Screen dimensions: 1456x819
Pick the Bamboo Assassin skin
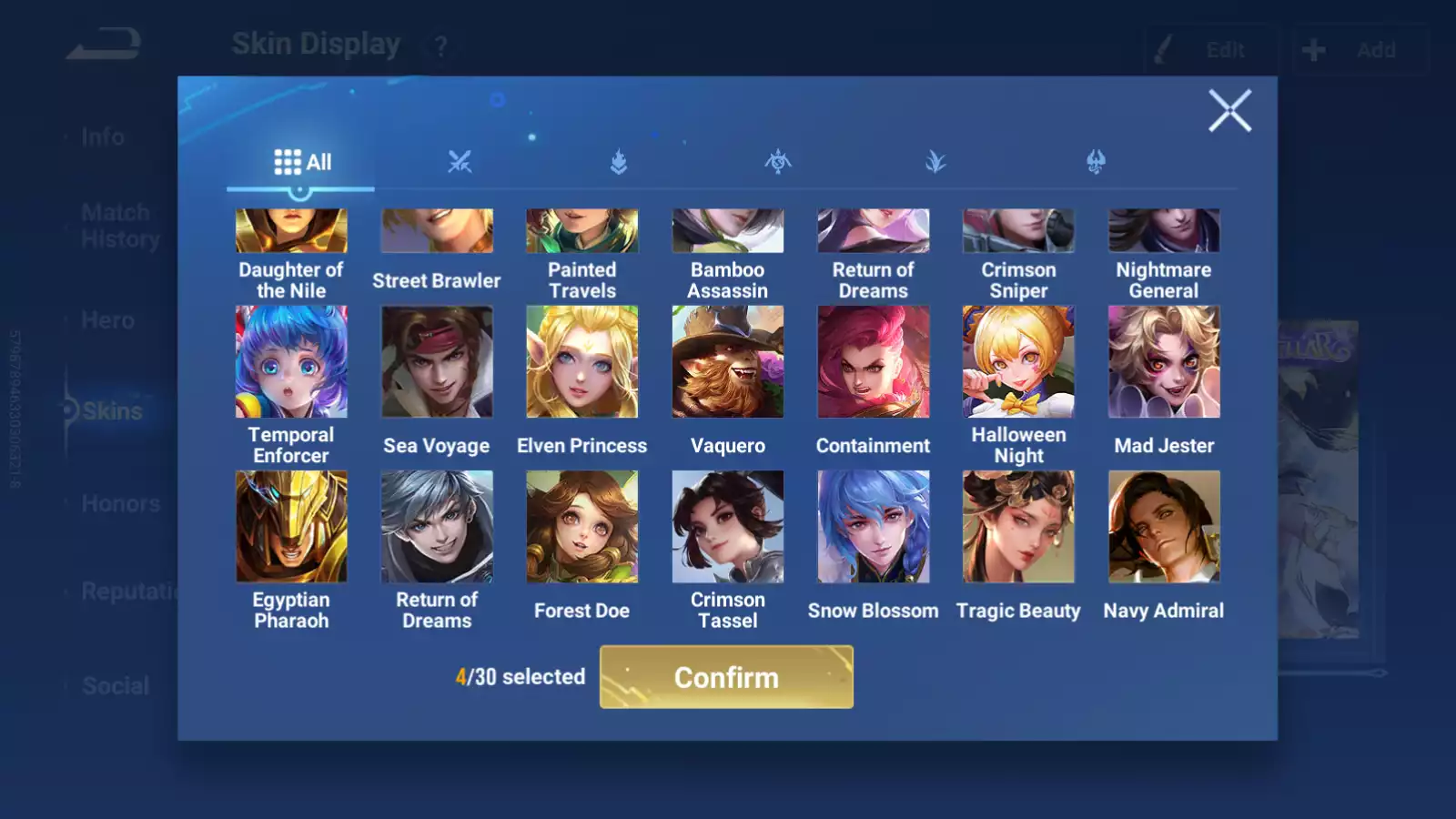[x=728, y=232]
